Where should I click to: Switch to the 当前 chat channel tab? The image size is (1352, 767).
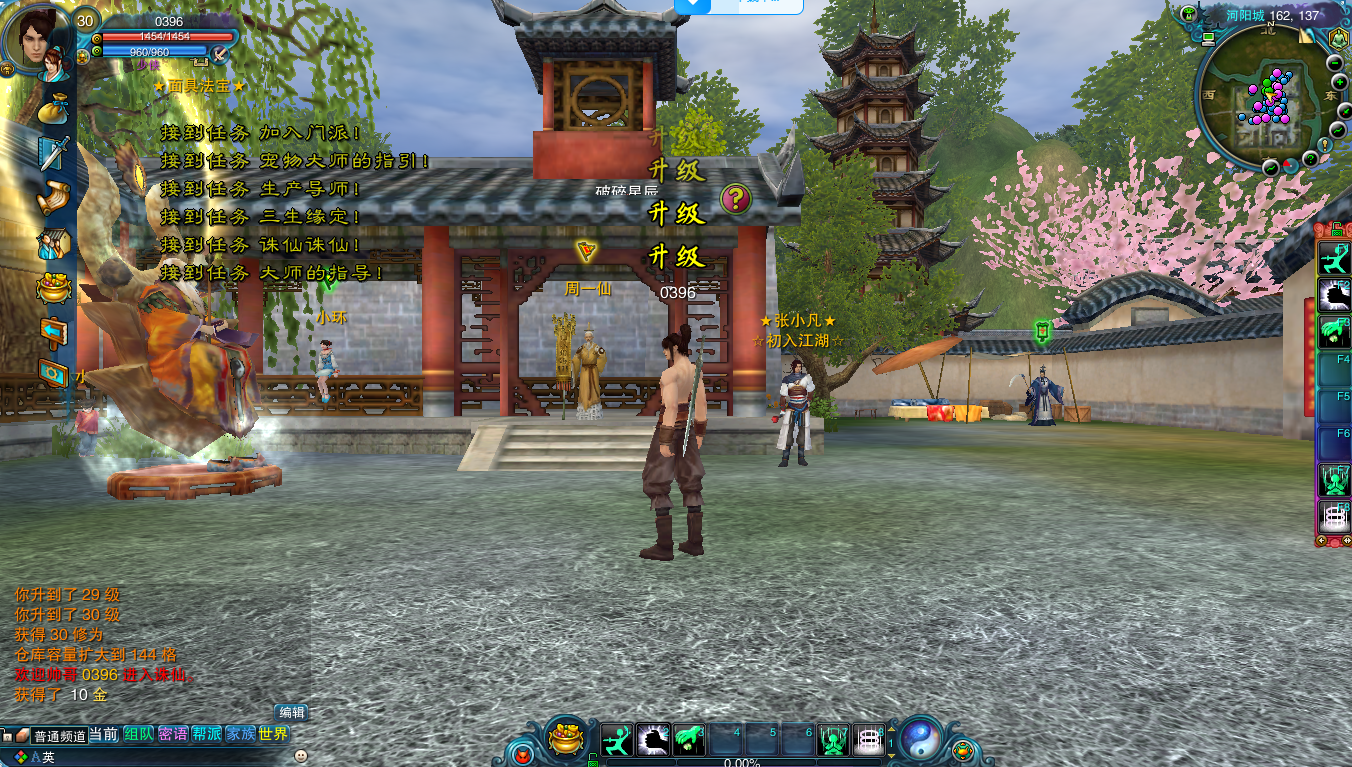point(104,734)
